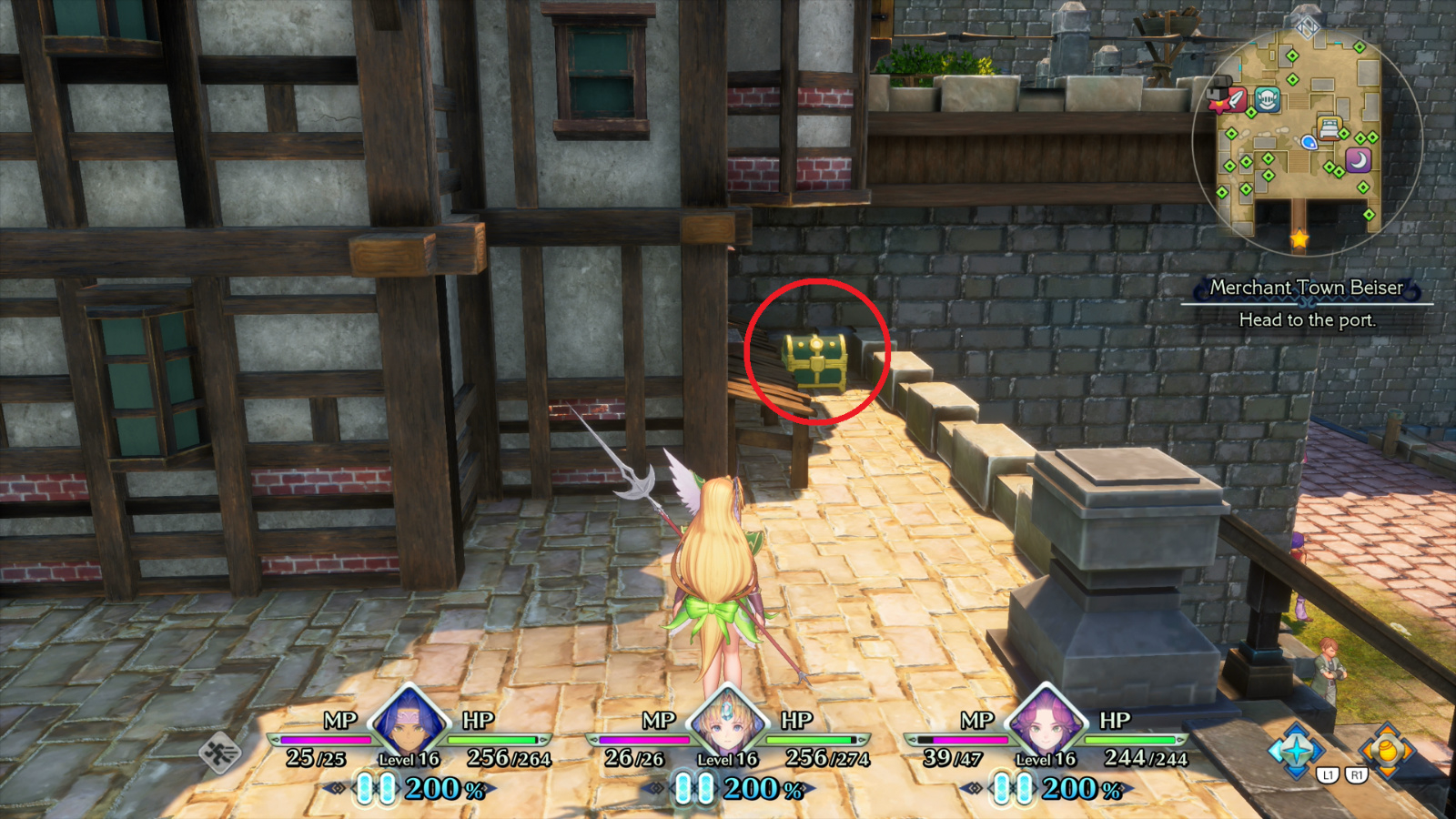Open the teal armor shop icon on the minimap
1456x819 pixels.
point(1267,97)
